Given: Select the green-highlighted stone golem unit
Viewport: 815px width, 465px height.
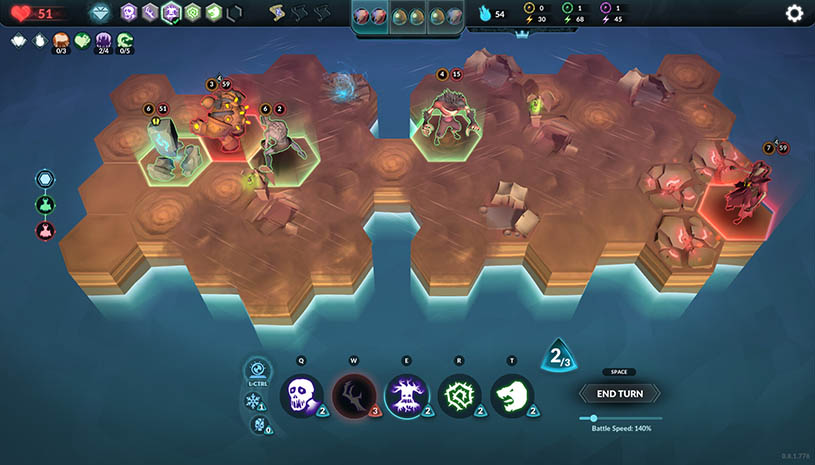Looking at the screenshot, I should point(170,152).
